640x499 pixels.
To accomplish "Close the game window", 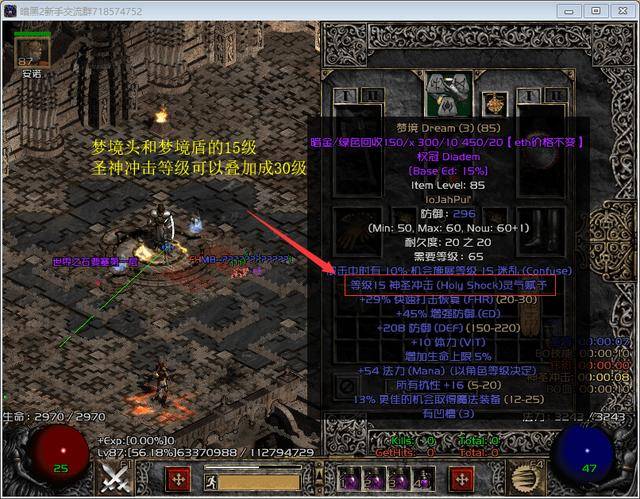I will [621, 10].
